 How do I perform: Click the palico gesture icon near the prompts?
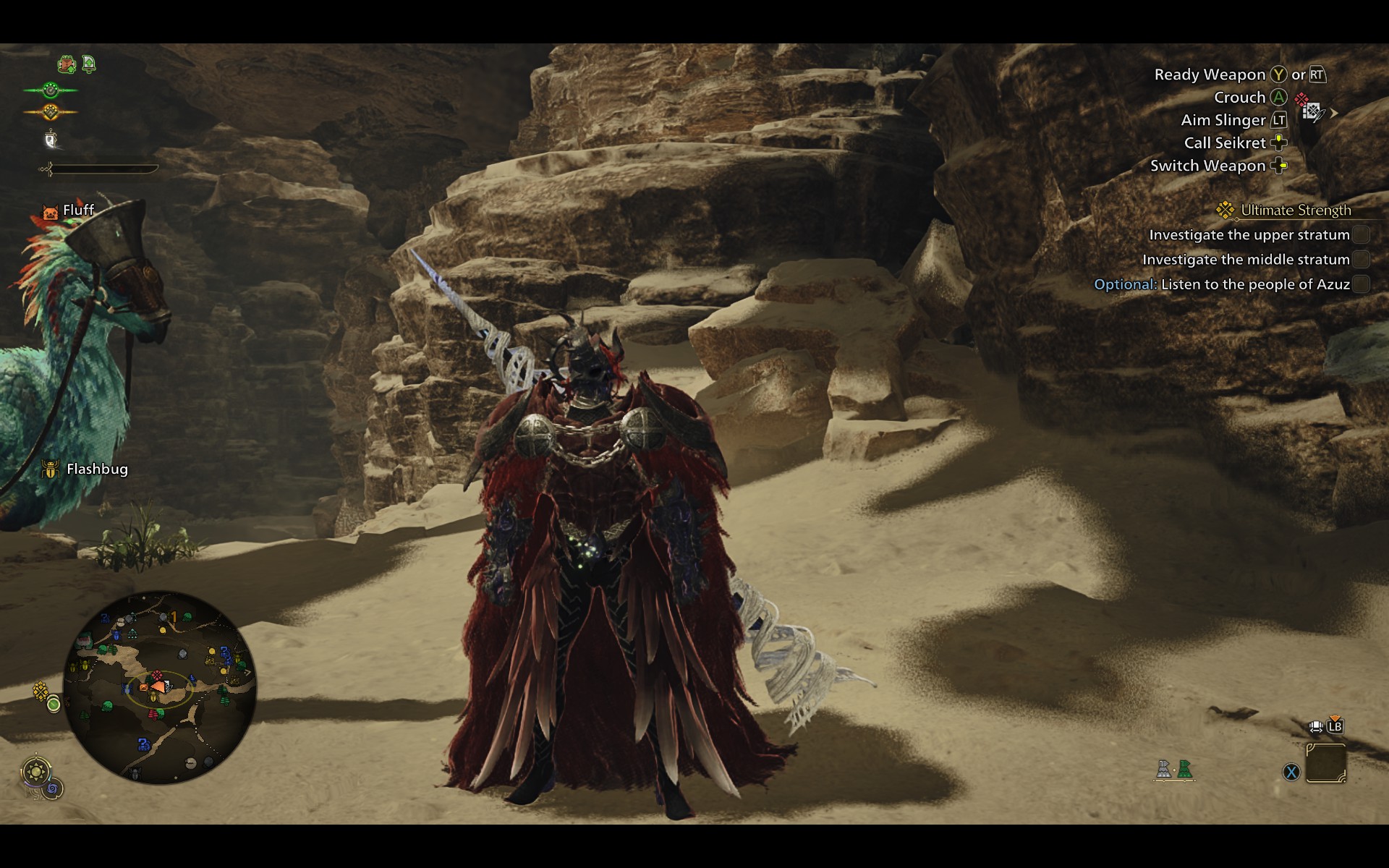pos(1312,111)
